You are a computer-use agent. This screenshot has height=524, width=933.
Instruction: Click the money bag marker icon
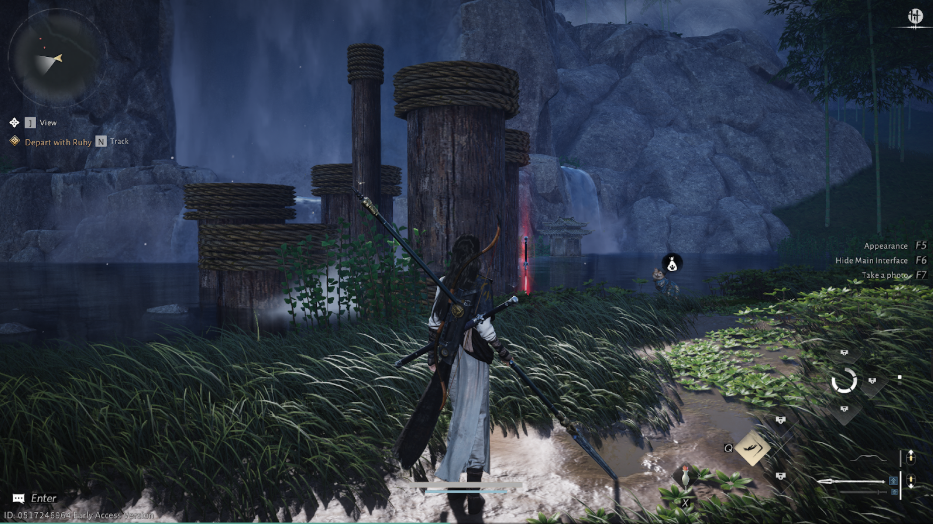point(672,264)
